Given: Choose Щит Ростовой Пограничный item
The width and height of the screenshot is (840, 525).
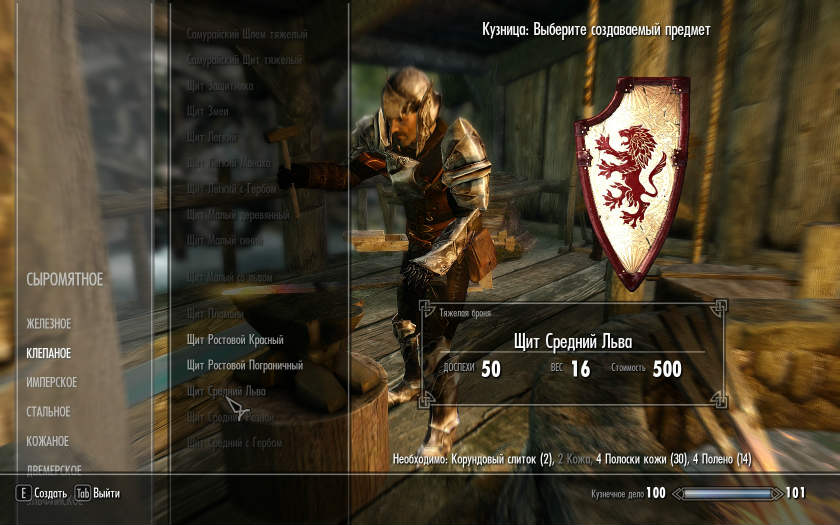Looking at the screenshot, I should [244, 366].
